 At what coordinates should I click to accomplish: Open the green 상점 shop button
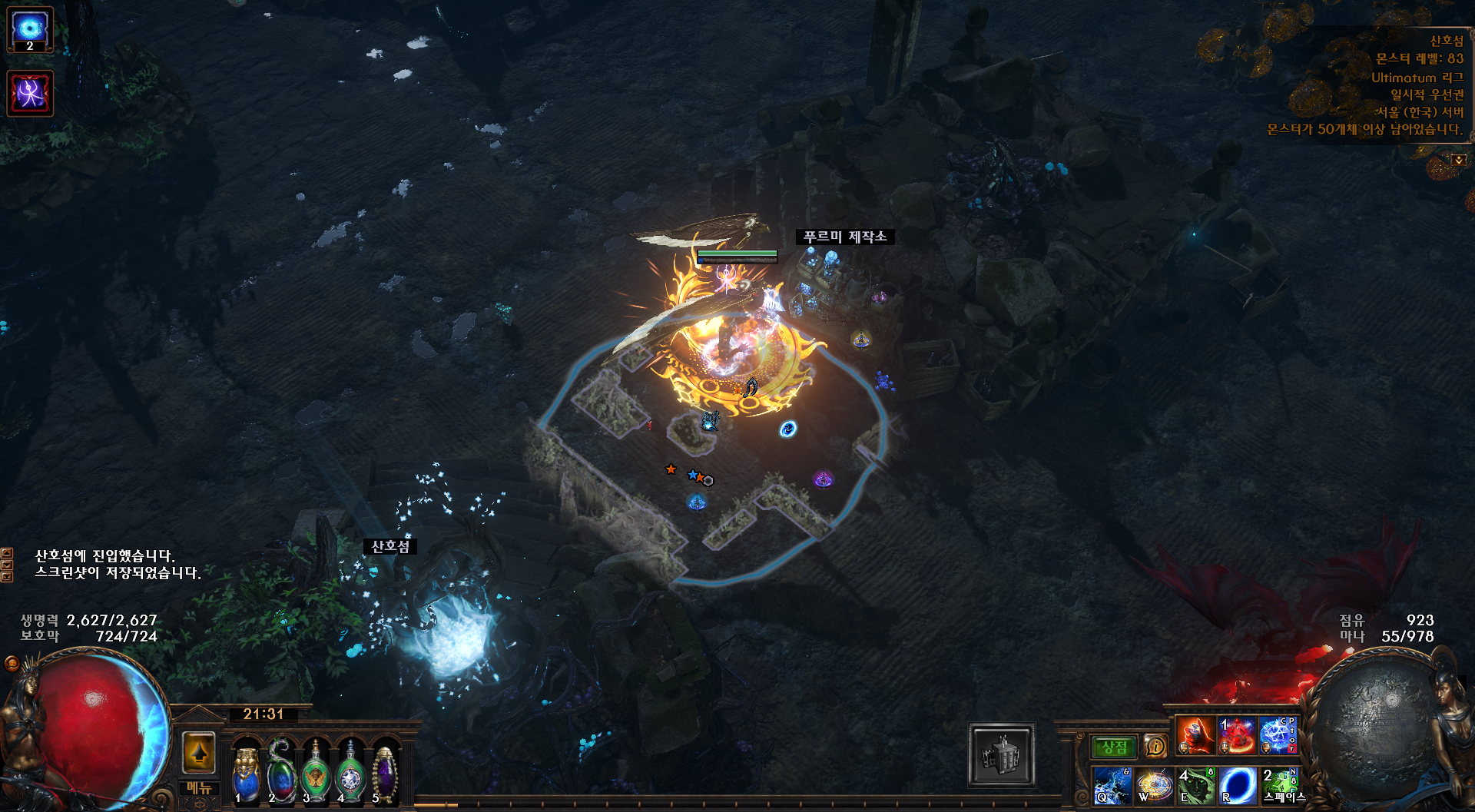coord(1114,747)
